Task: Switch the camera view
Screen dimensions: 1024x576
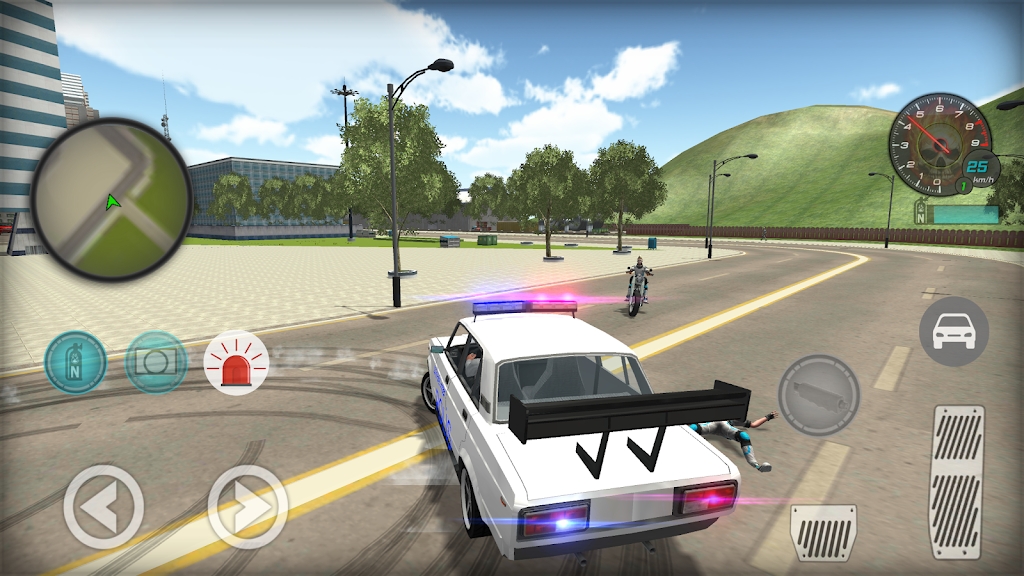Action: click(x=157, y=362)
